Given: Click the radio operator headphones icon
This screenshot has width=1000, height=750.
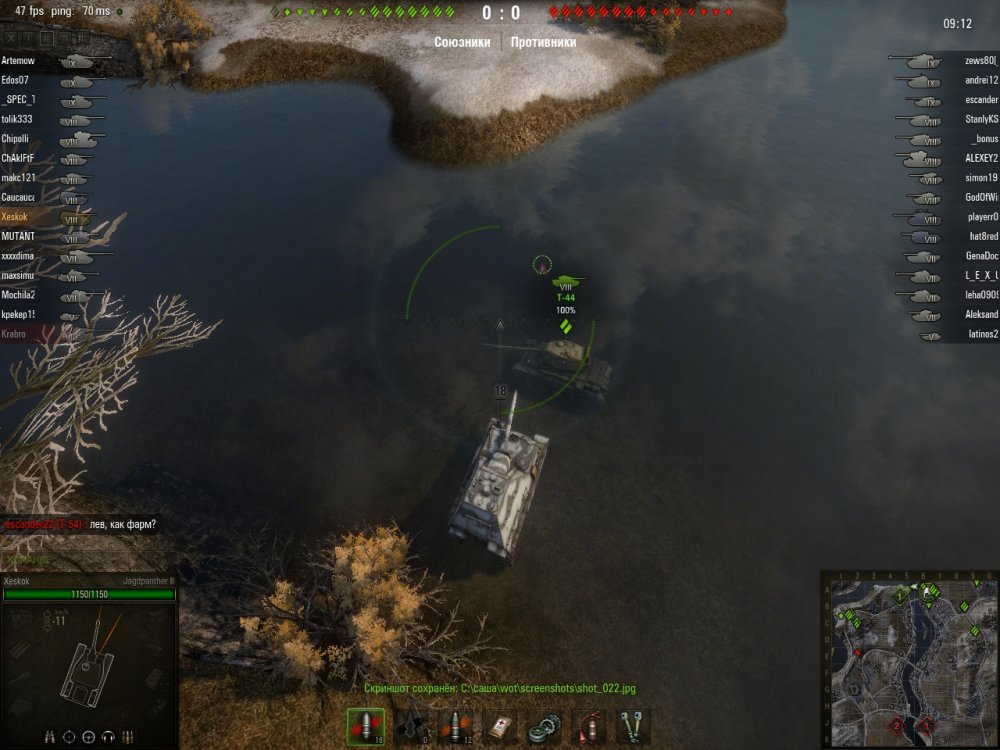Looking at the screenshot, I should click(107, 737).
